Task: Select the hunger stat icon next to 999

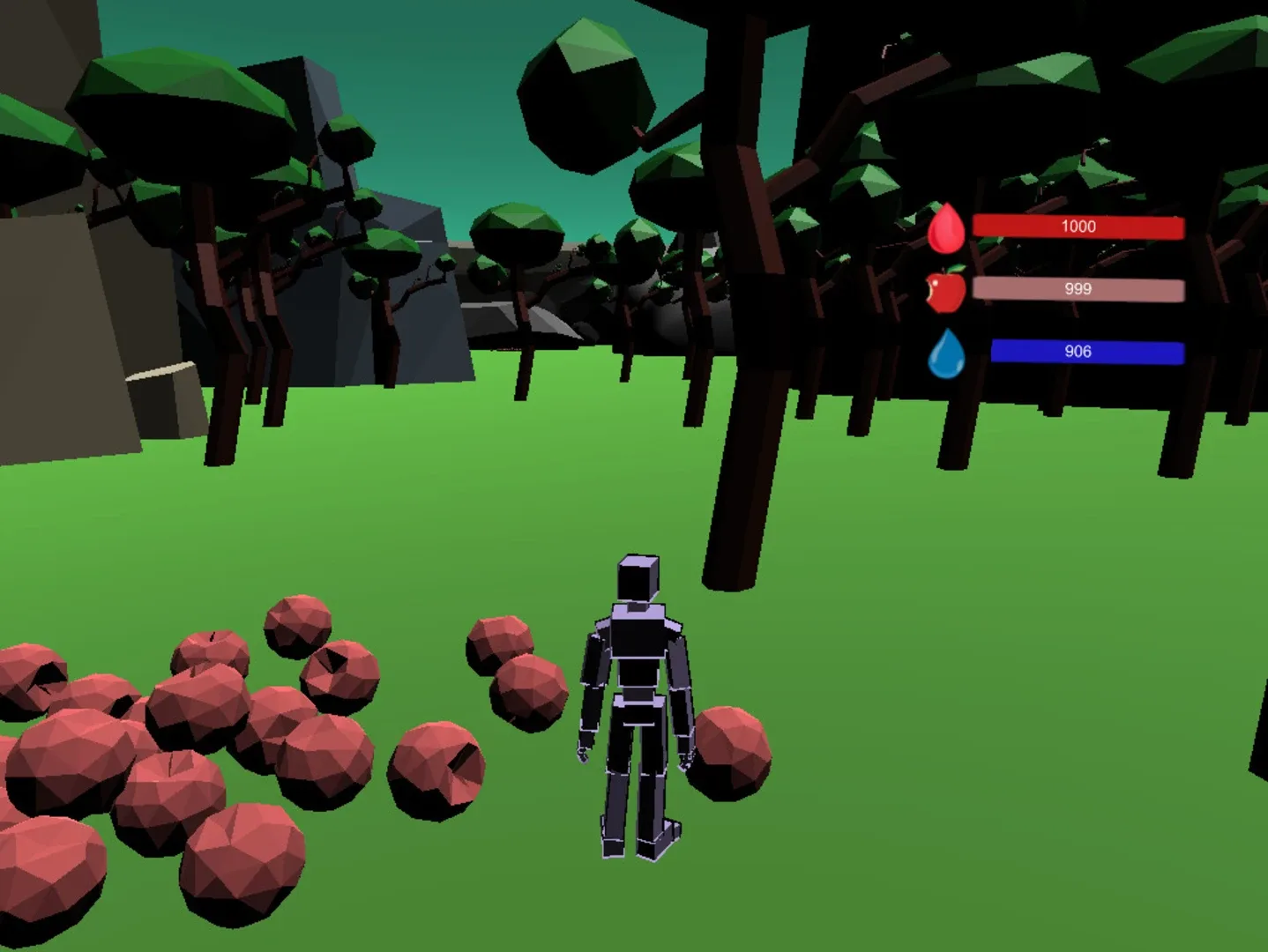Action: [944, 291]
